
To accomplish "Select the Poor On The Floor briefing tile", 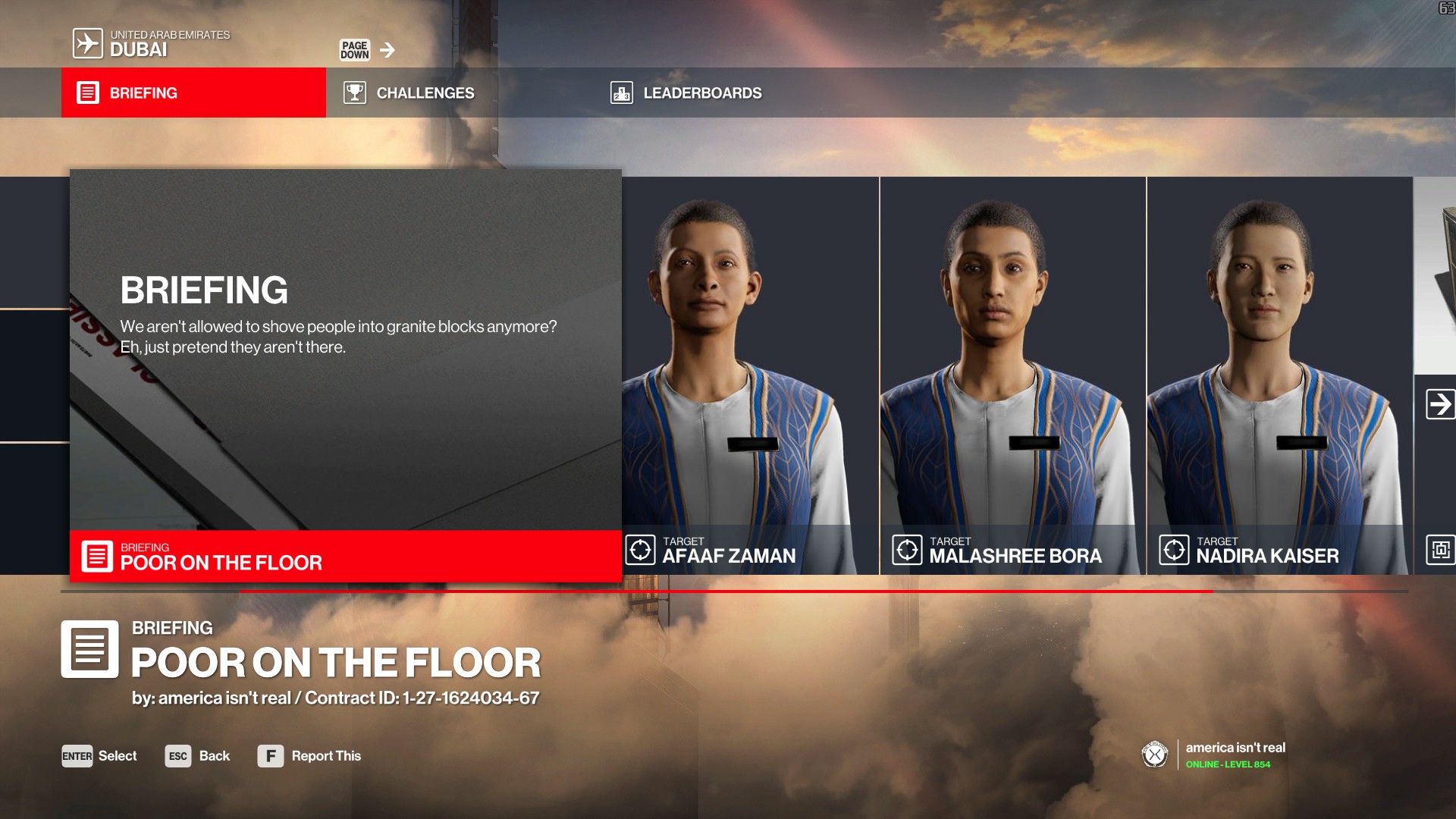I will coord(346,375).
